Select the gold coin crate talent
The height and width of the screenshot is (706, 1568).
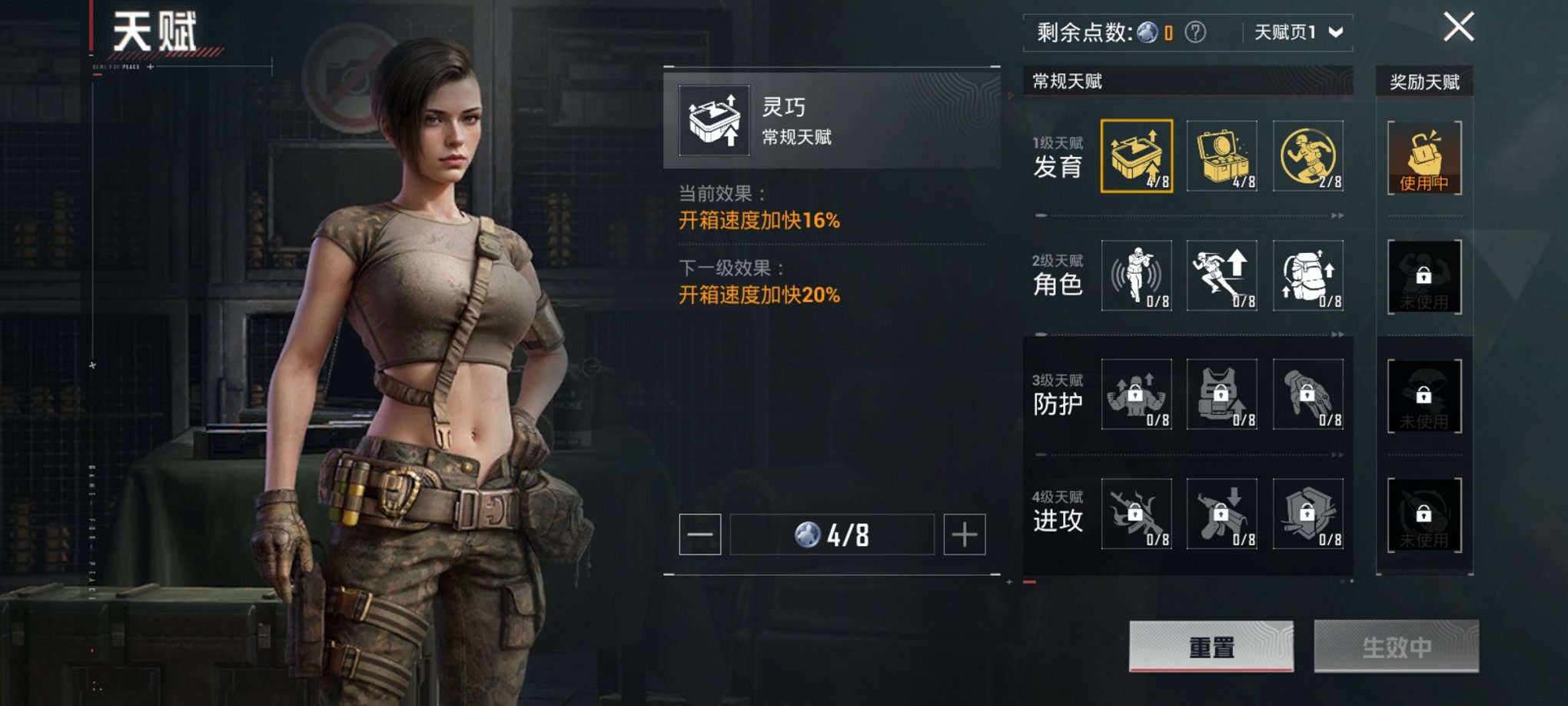pyautogui.click(x=1222, y=156)
